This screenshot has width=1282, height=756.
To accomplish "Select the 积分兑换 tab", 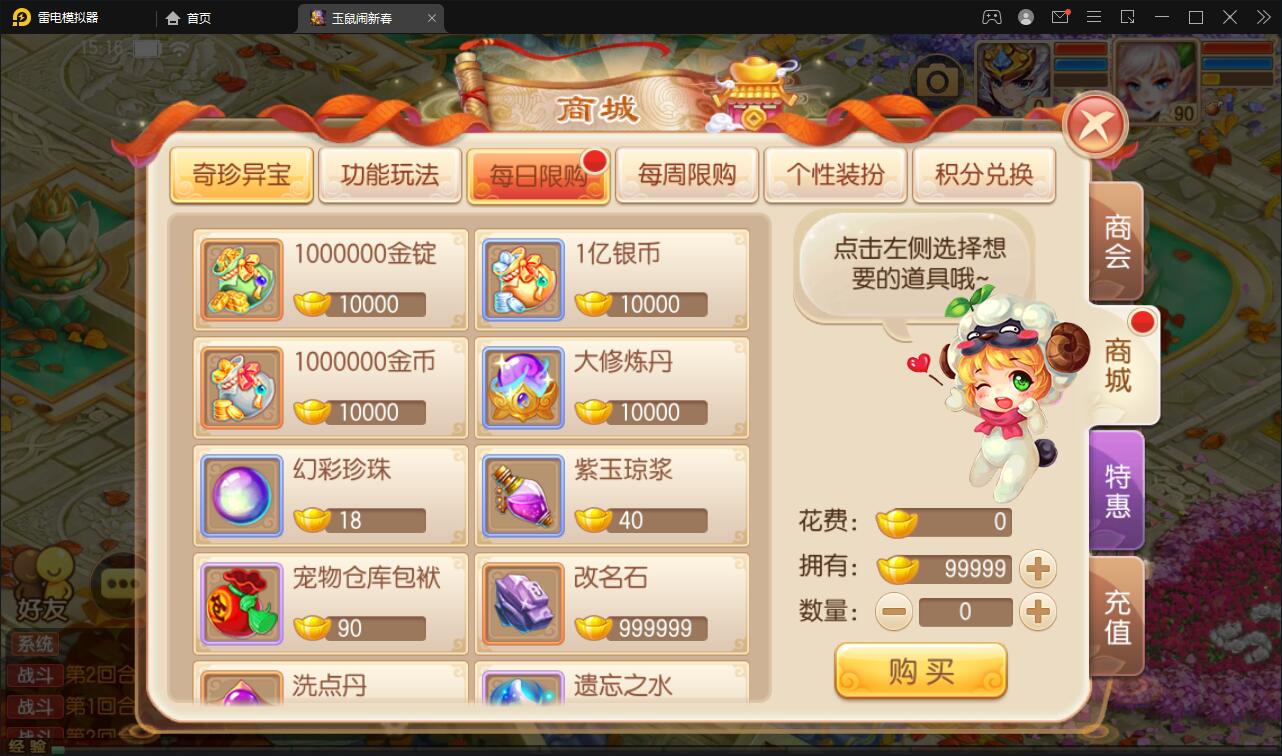I will pos(984,173).
